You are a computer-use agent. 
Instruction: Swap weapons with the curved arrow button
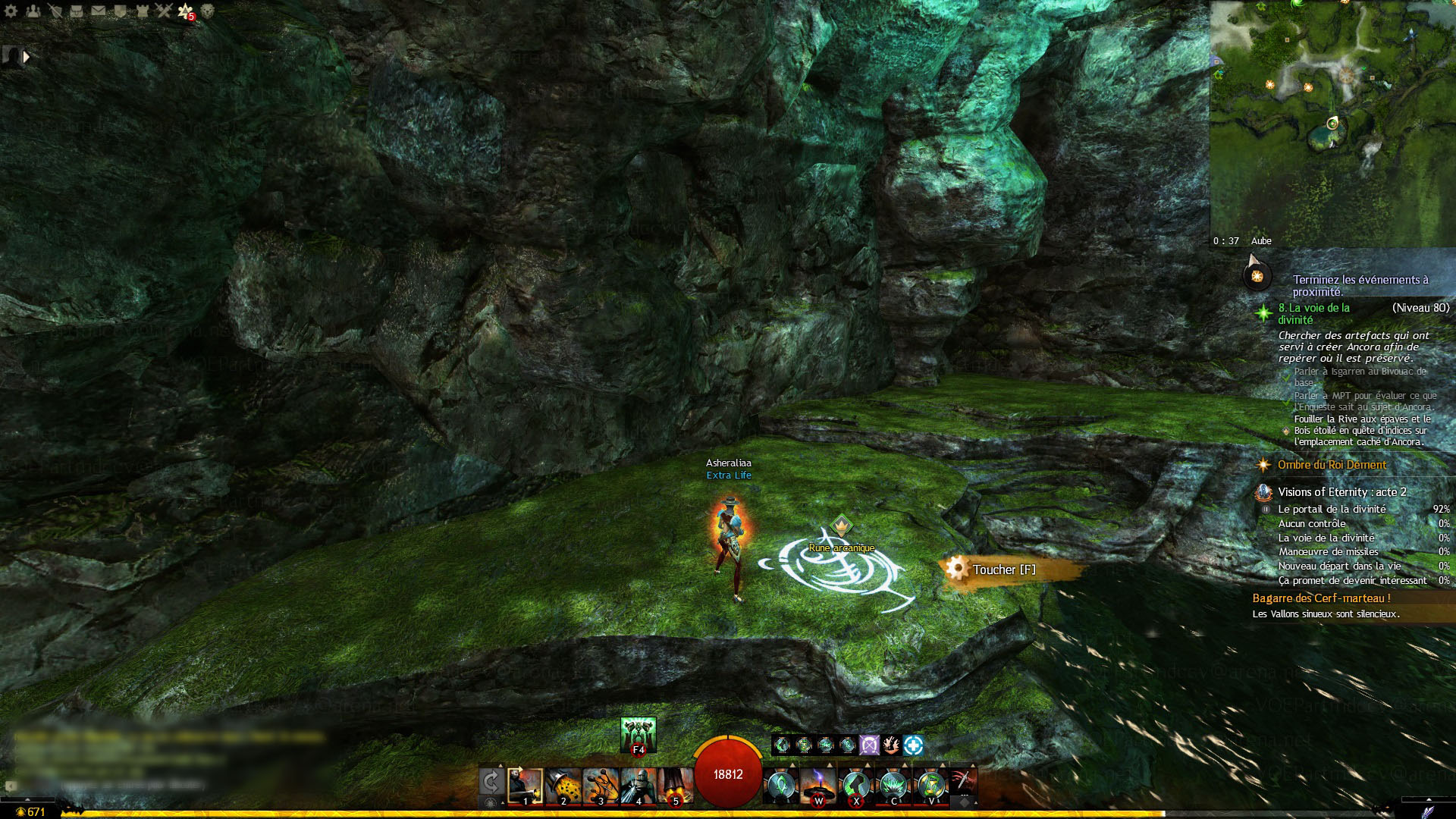tap(491, 783)
